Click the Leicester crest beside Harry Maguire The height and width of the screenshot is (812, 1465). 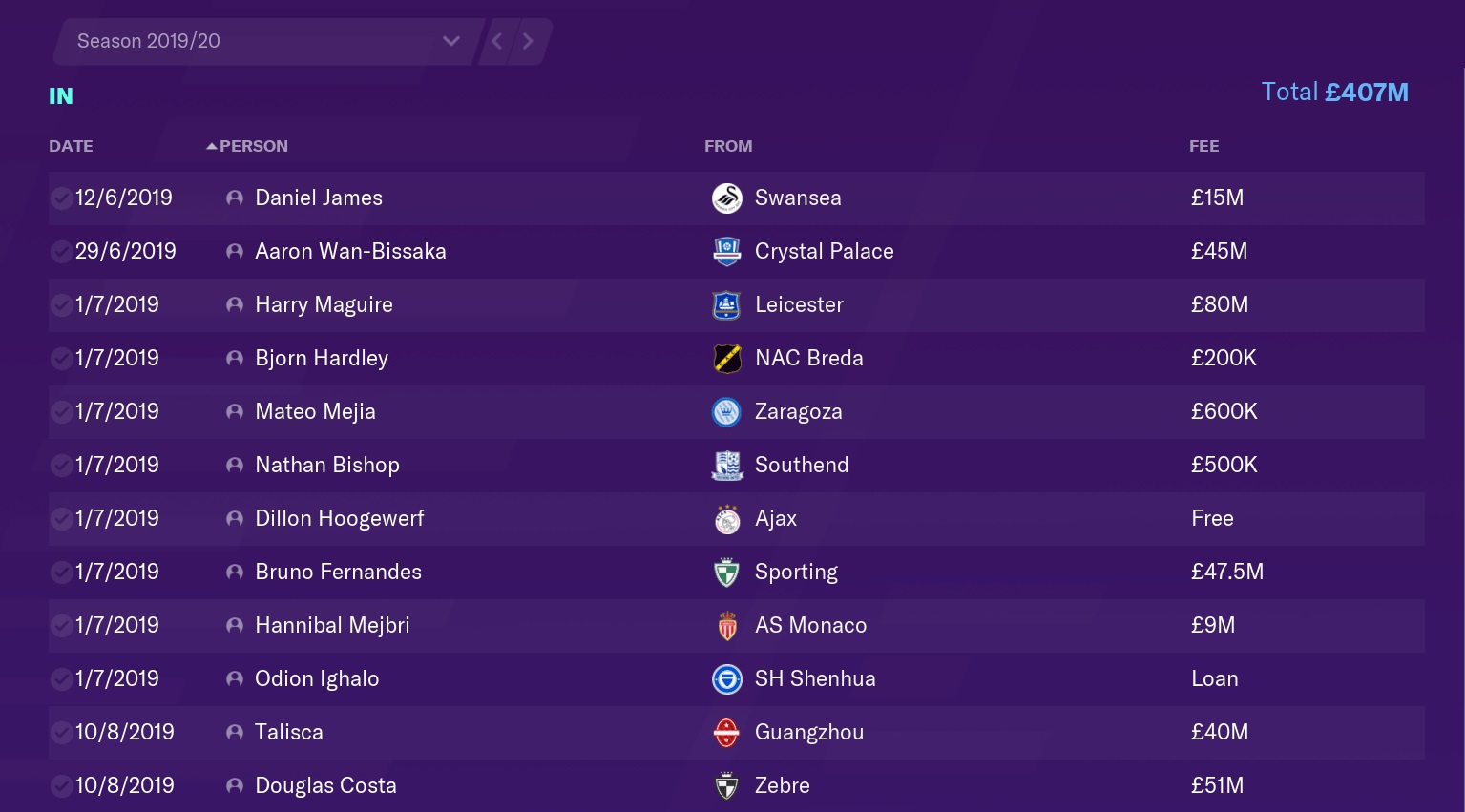pyautogui.click(x=726, y=304)
